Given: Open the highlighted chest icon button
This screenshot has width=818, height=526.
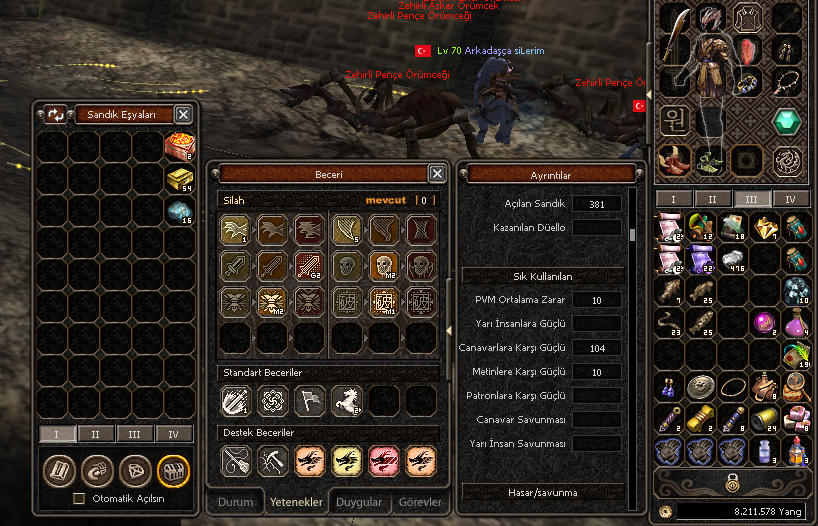Looking at the screenshot, I should pyautogui.click(x=175, y=469).
